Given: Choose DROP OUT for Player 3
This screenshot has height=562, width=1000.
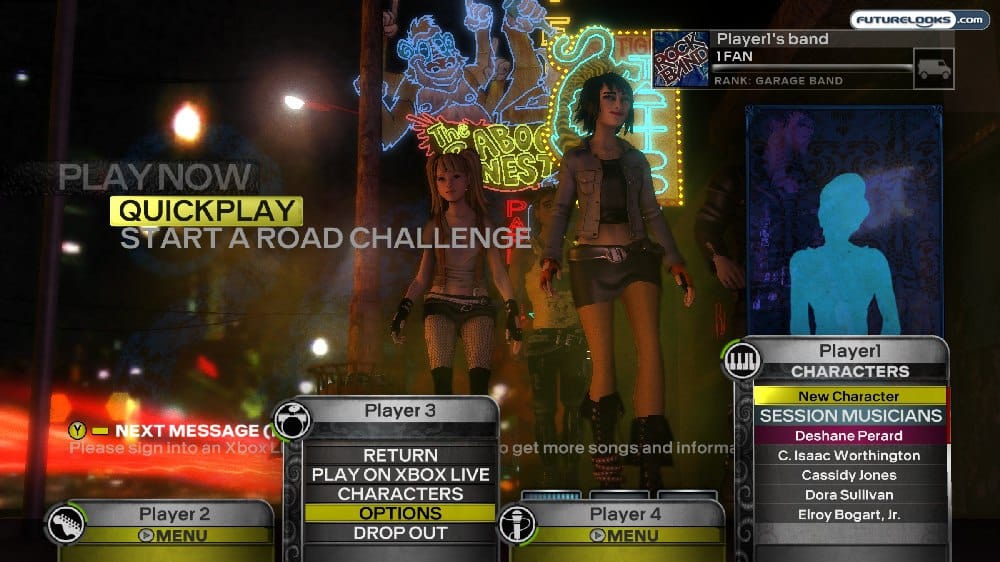Looking at the screenshot, I should pos(400,533).
